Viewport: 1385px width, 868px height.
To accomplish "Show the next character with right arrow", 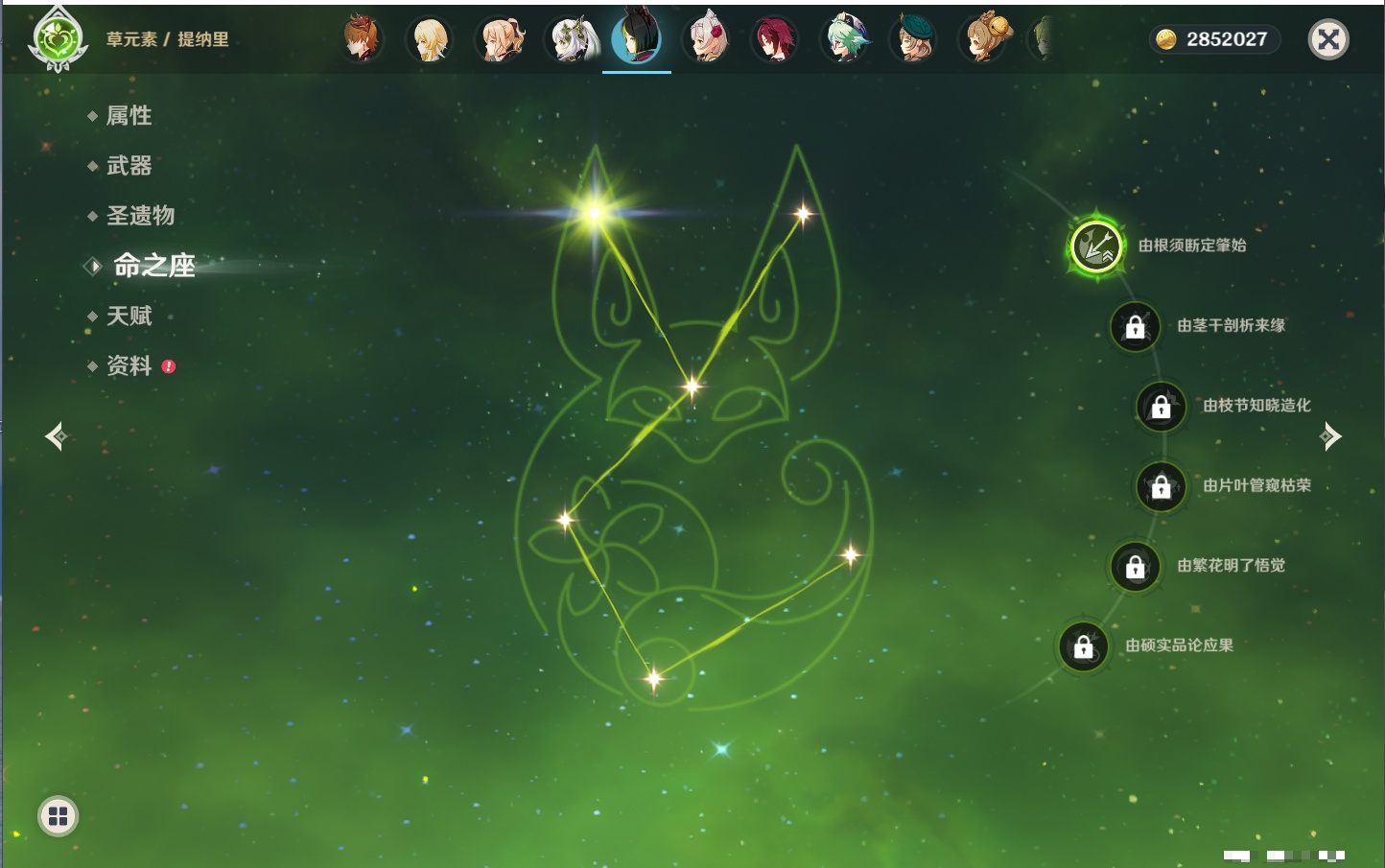I will pos(1330,436).
